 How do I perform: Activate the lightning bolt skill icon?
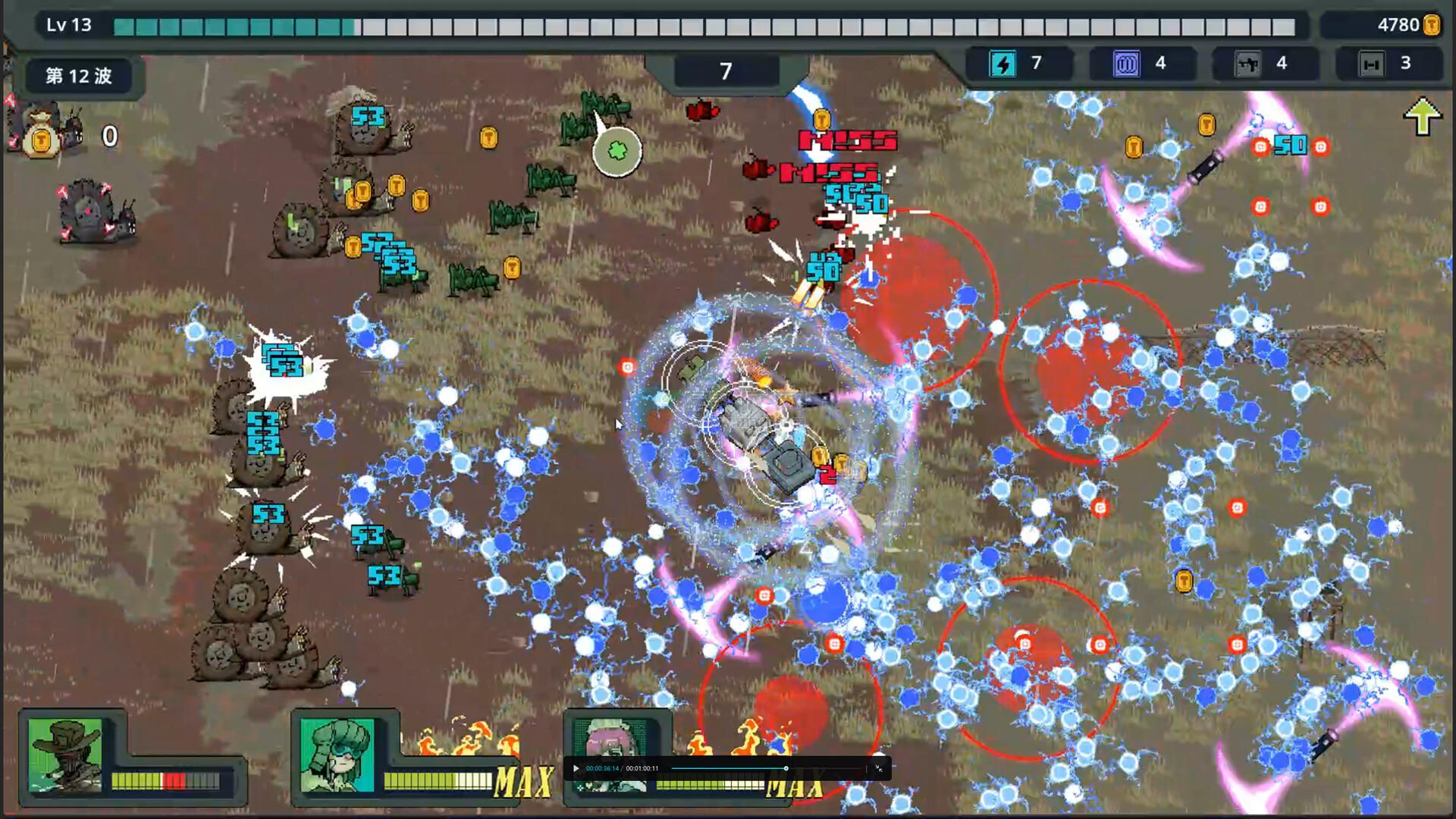point(1003,64)
